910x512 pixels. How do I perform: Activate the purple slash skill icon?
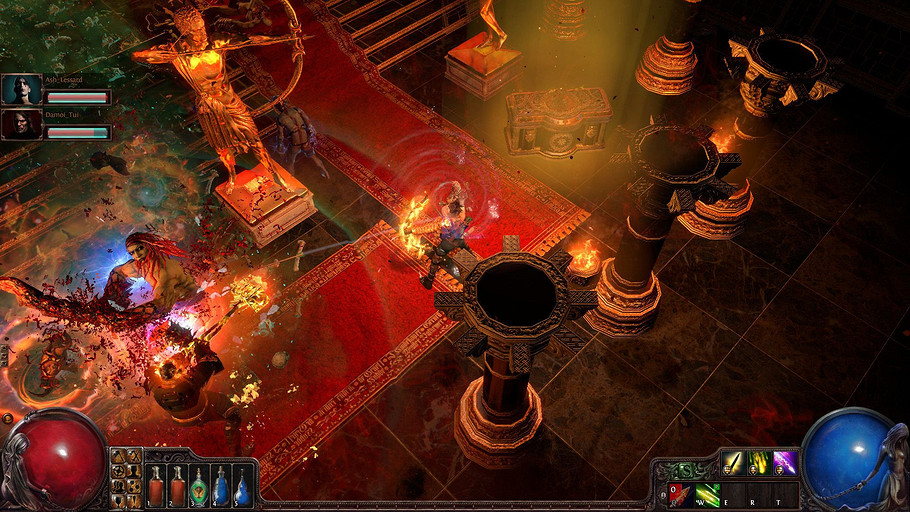[x=785, y=463]
